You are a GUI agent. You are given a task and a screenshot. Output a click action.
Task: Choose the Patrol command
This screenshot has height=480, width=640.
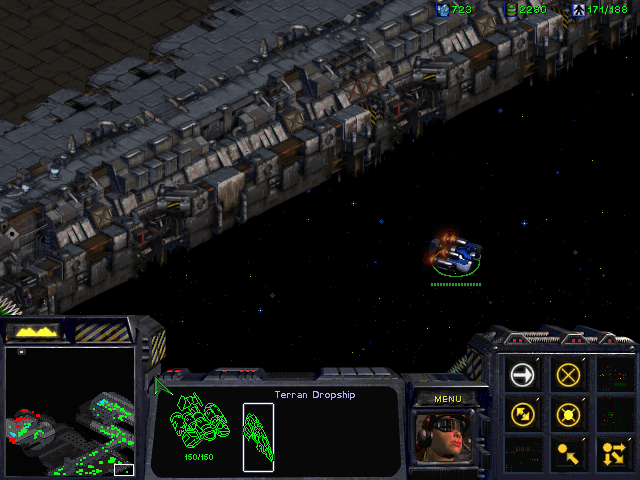coord(523,413)
